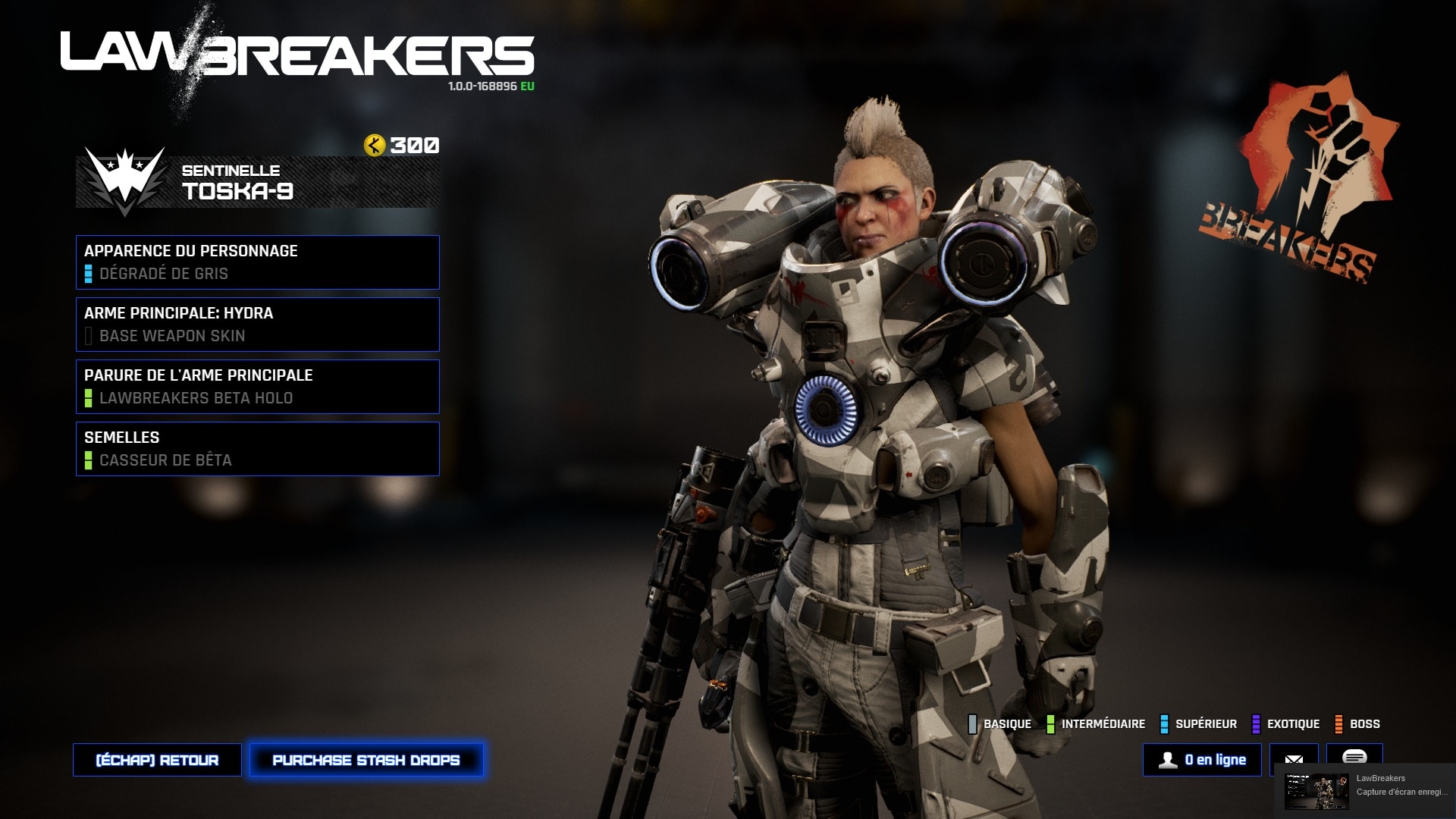Open the chat speech bubble
The width and height of the screenshot is (1456, 819).
[x=1354, y=756]
